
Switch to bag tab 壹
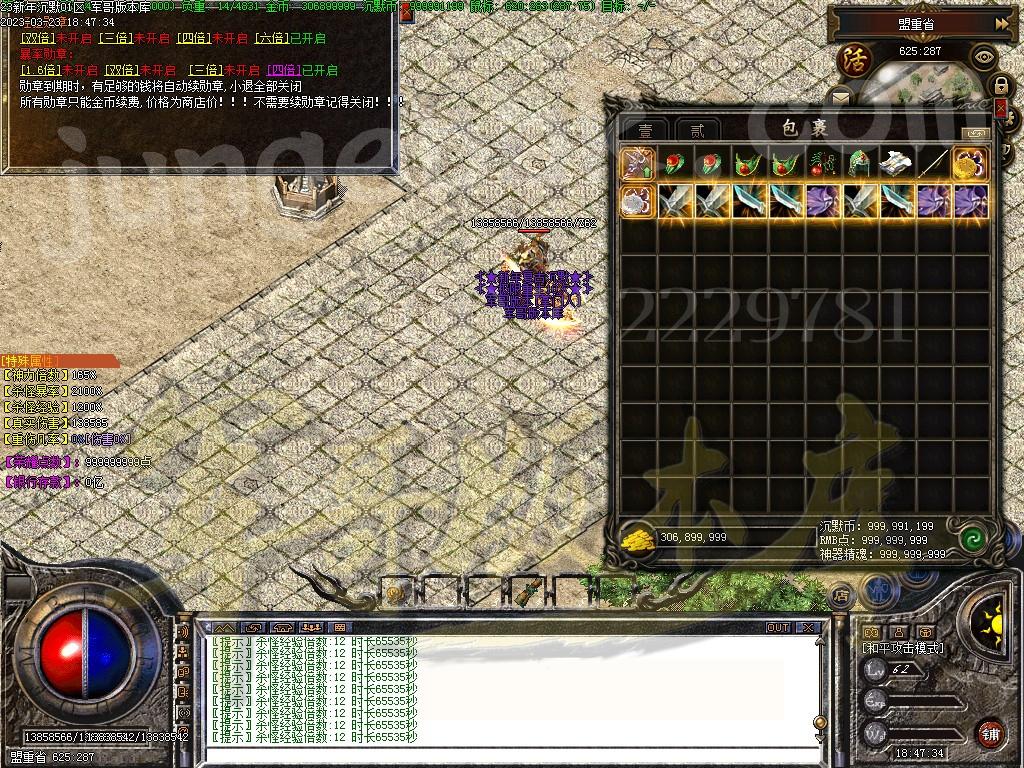pyautogui.click(x=647, y=131)
